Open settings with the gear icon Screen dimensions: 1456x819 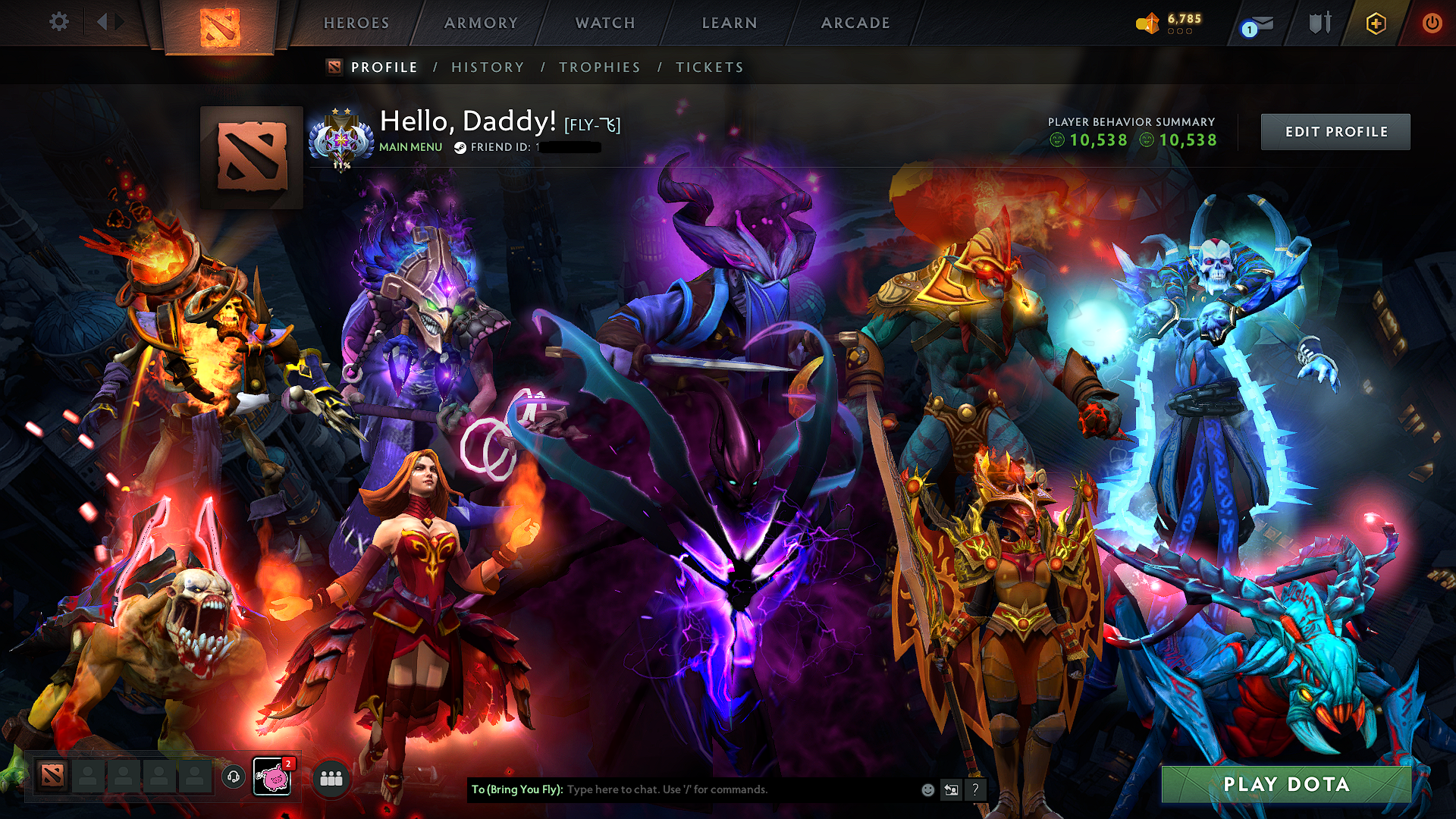[x=58, y=22]
